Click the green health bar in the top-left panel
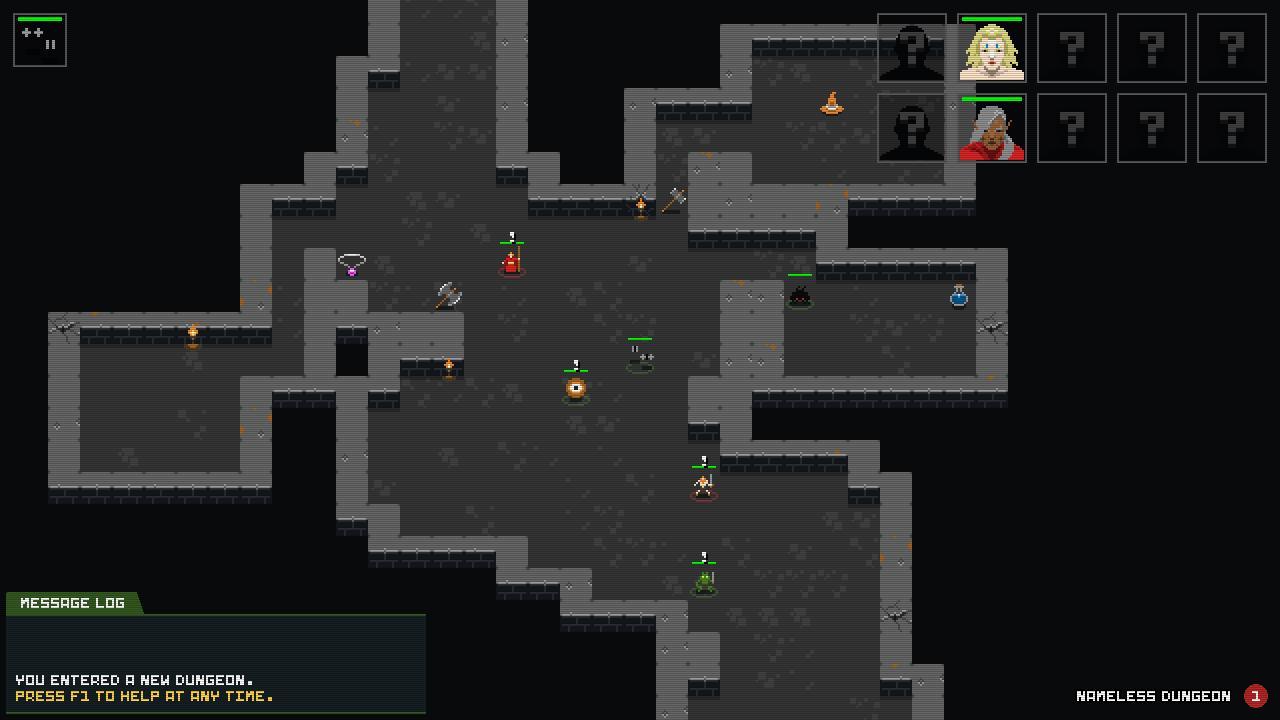 (x=40, y=18)
